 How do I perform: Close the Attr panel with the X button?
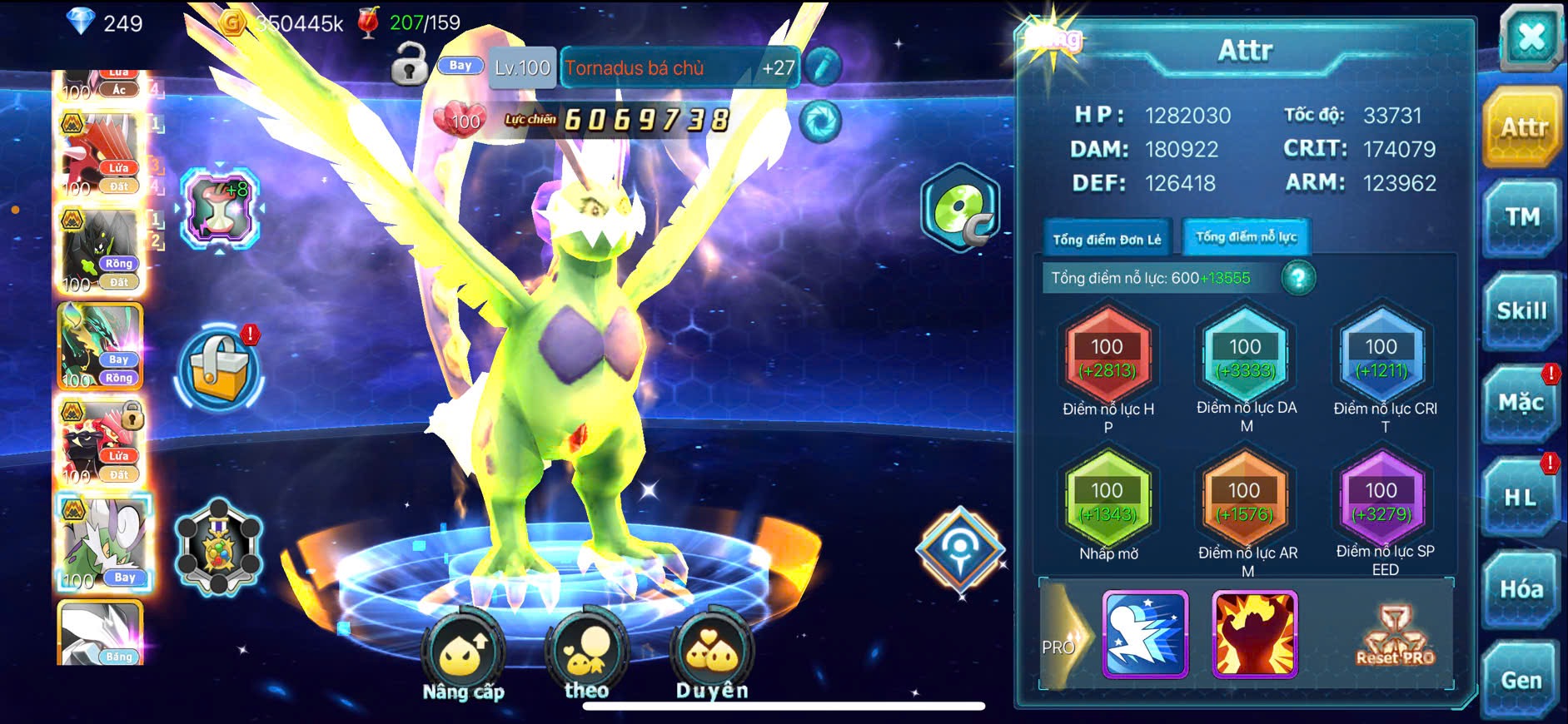coord(1531,38)
